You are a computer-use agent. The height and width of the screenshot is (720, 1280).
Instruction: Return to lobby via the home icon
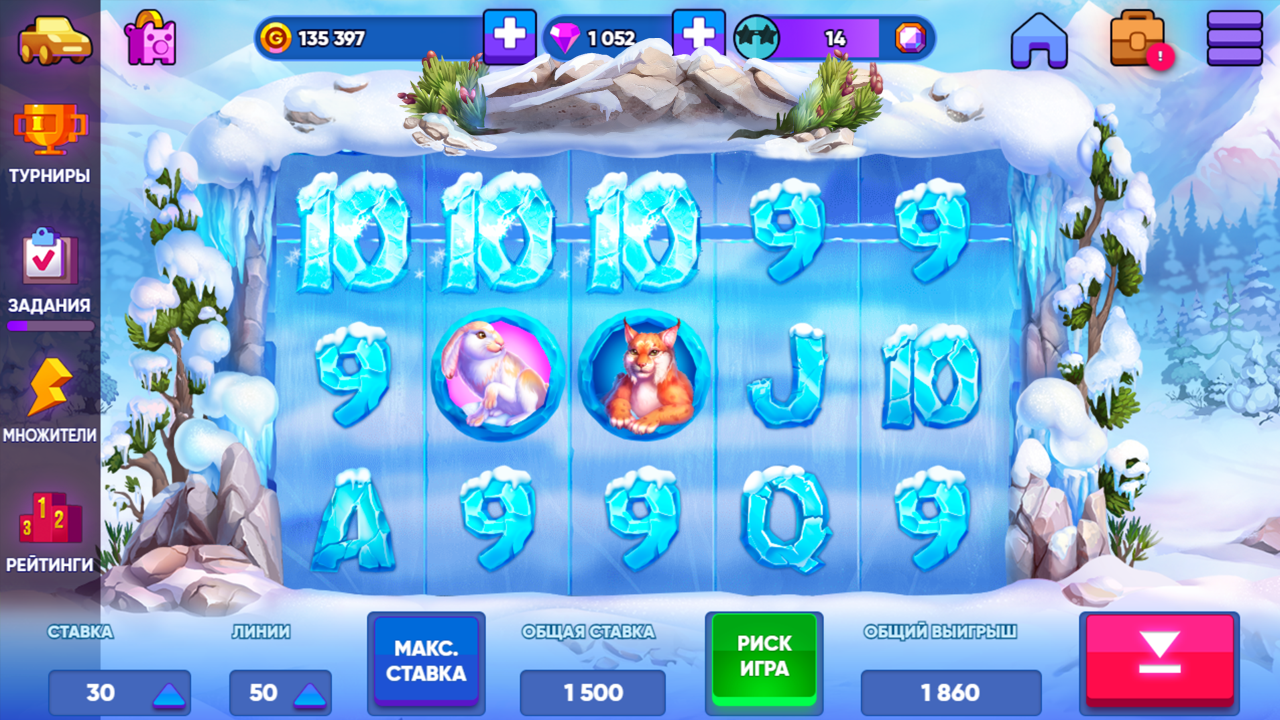click(x=1040, y=41)
